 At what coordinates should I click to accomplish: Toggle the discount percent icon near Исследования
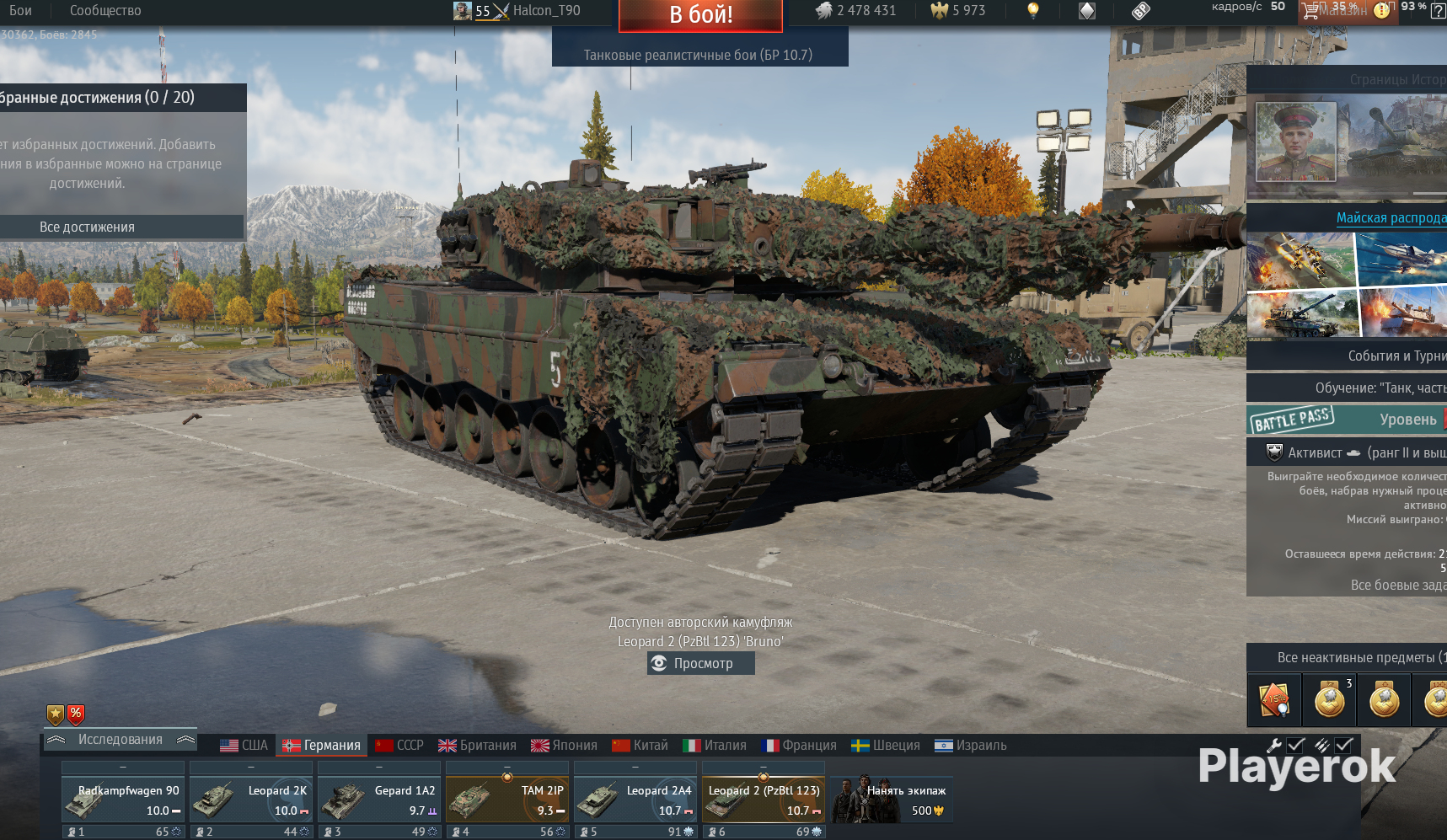[75, 714]
